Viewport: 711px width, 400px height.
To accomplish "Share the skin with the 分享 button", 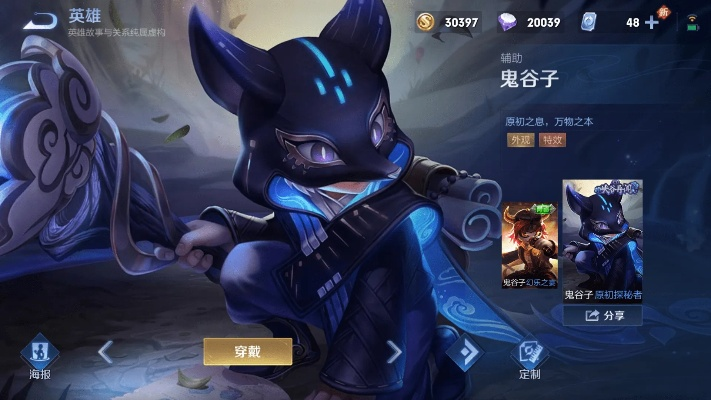I will (603, 315).
